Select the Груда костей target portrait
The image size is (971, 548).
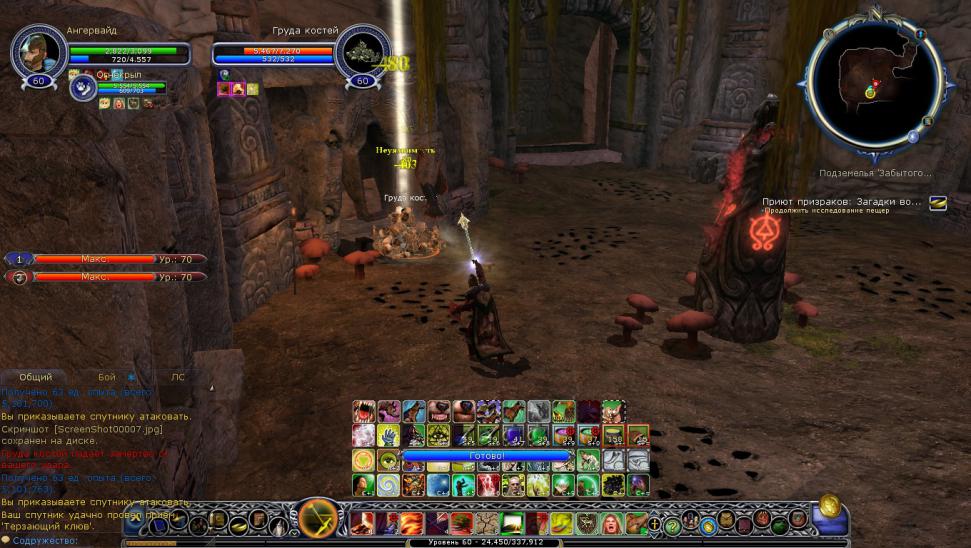pos(361,51)
